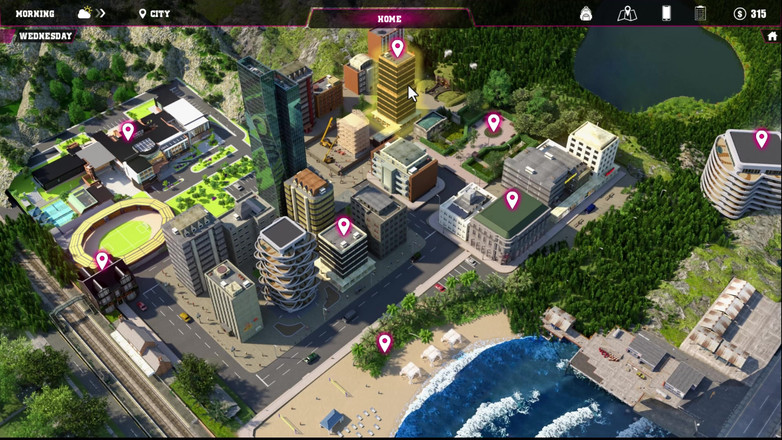Viewport: 782px width, 440px height.
Task: Advance time with the weather skip arrows
Action: click(x=101, y=14)
